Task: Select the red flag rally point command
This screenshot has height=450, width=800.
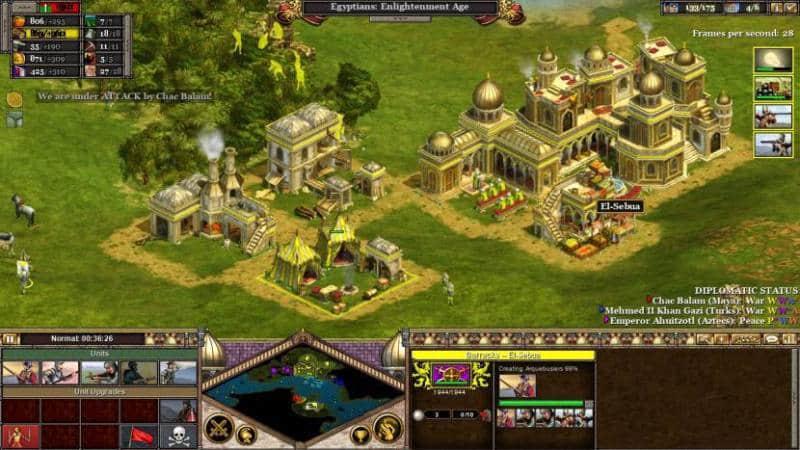Action: pyautogui.click(x=138, y=436)
